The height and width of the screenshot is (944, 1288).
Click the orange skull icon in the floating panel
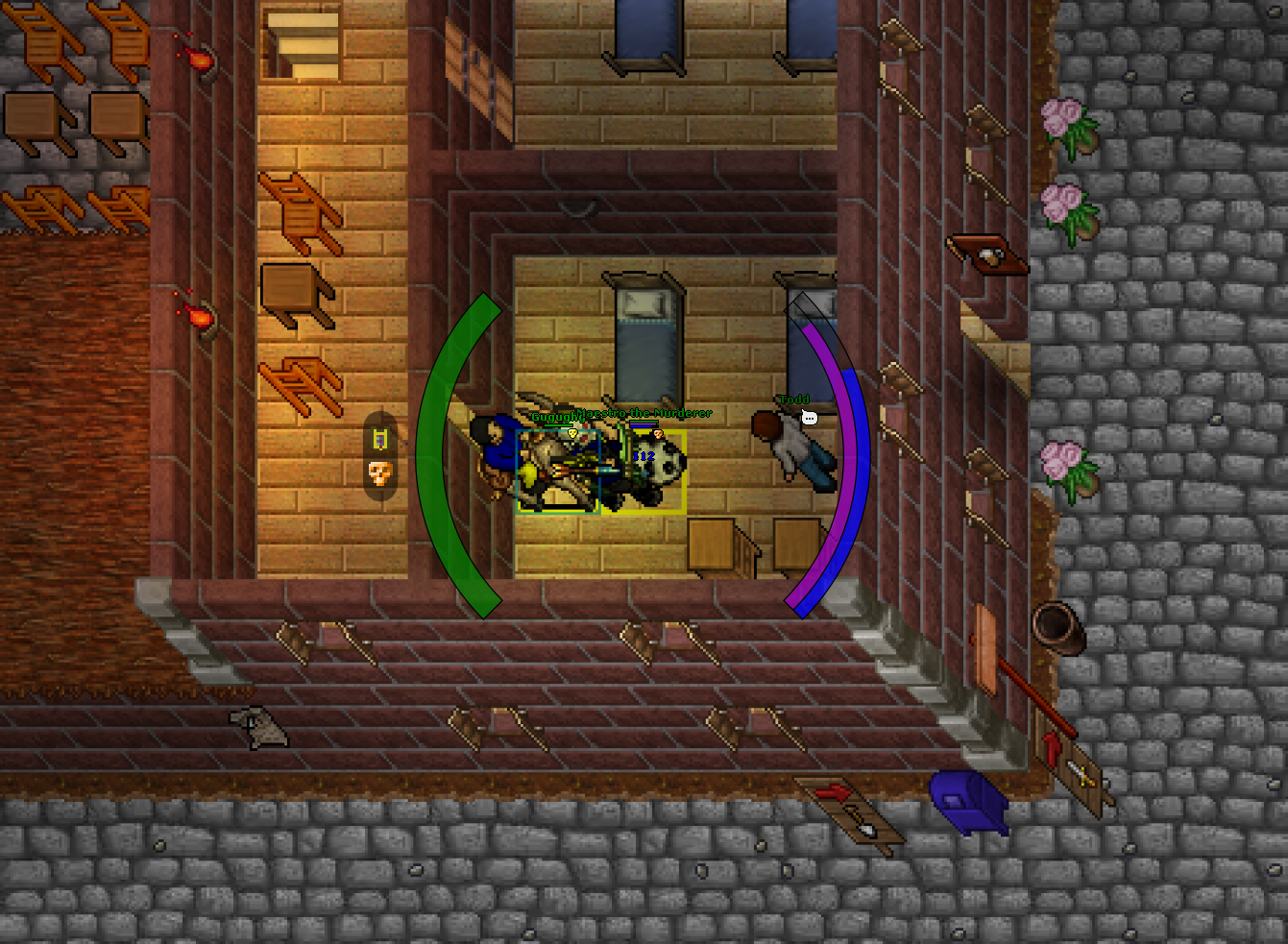tap(377, 474)
